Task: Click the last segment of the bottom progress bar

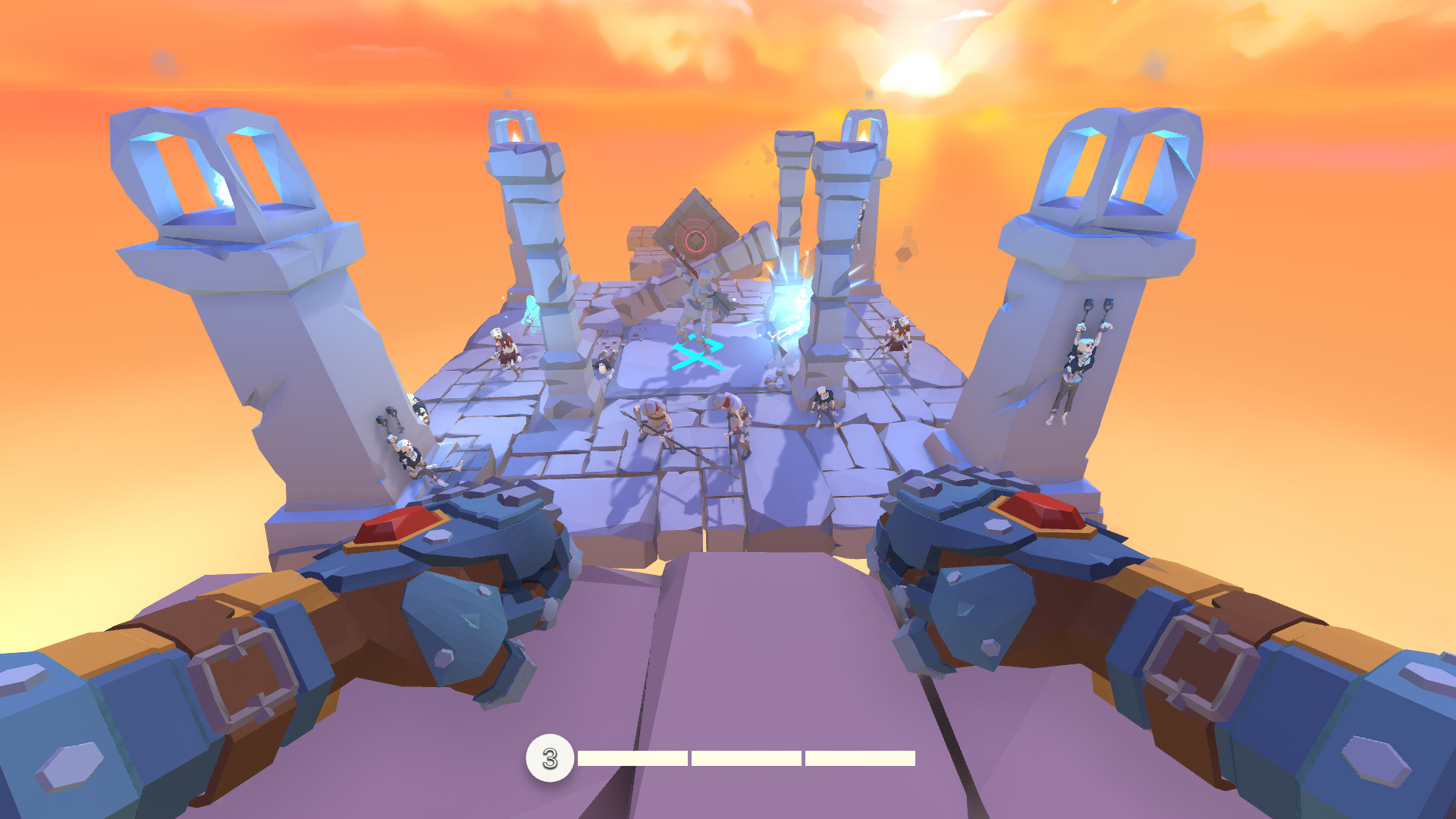Action: [857, 757]
